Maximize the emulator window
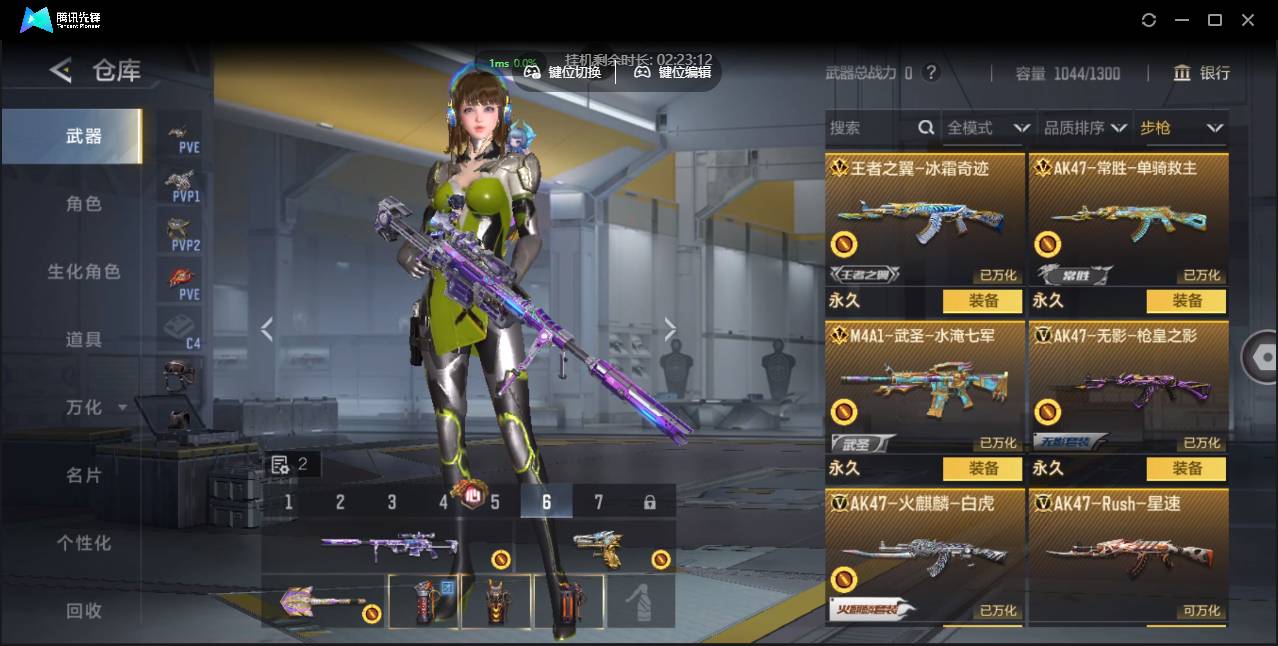The height and width of the screenshot is (646, 1278). (x=1215, y=20)
